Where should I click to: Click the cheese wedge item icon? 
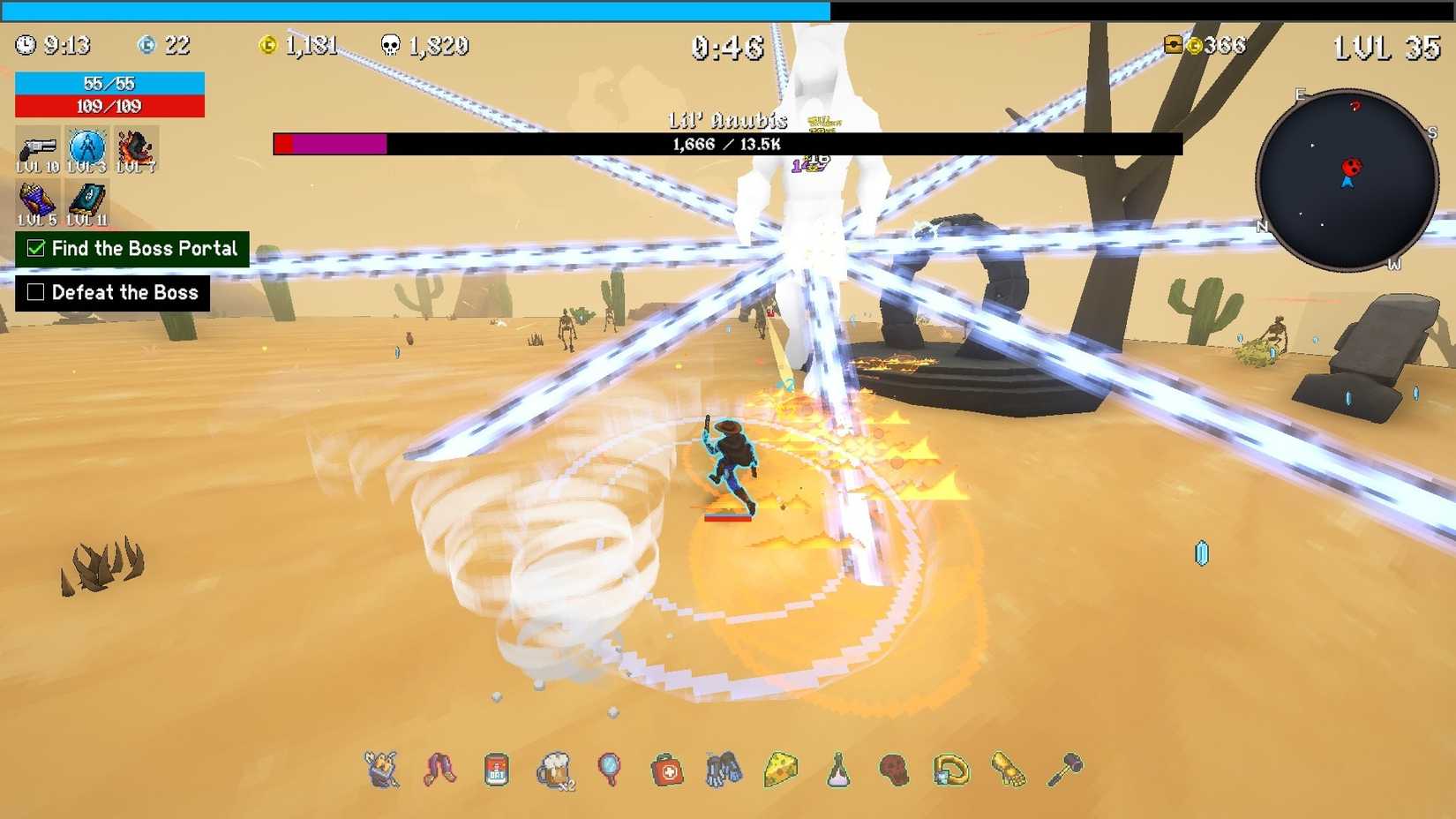(781, 768)
